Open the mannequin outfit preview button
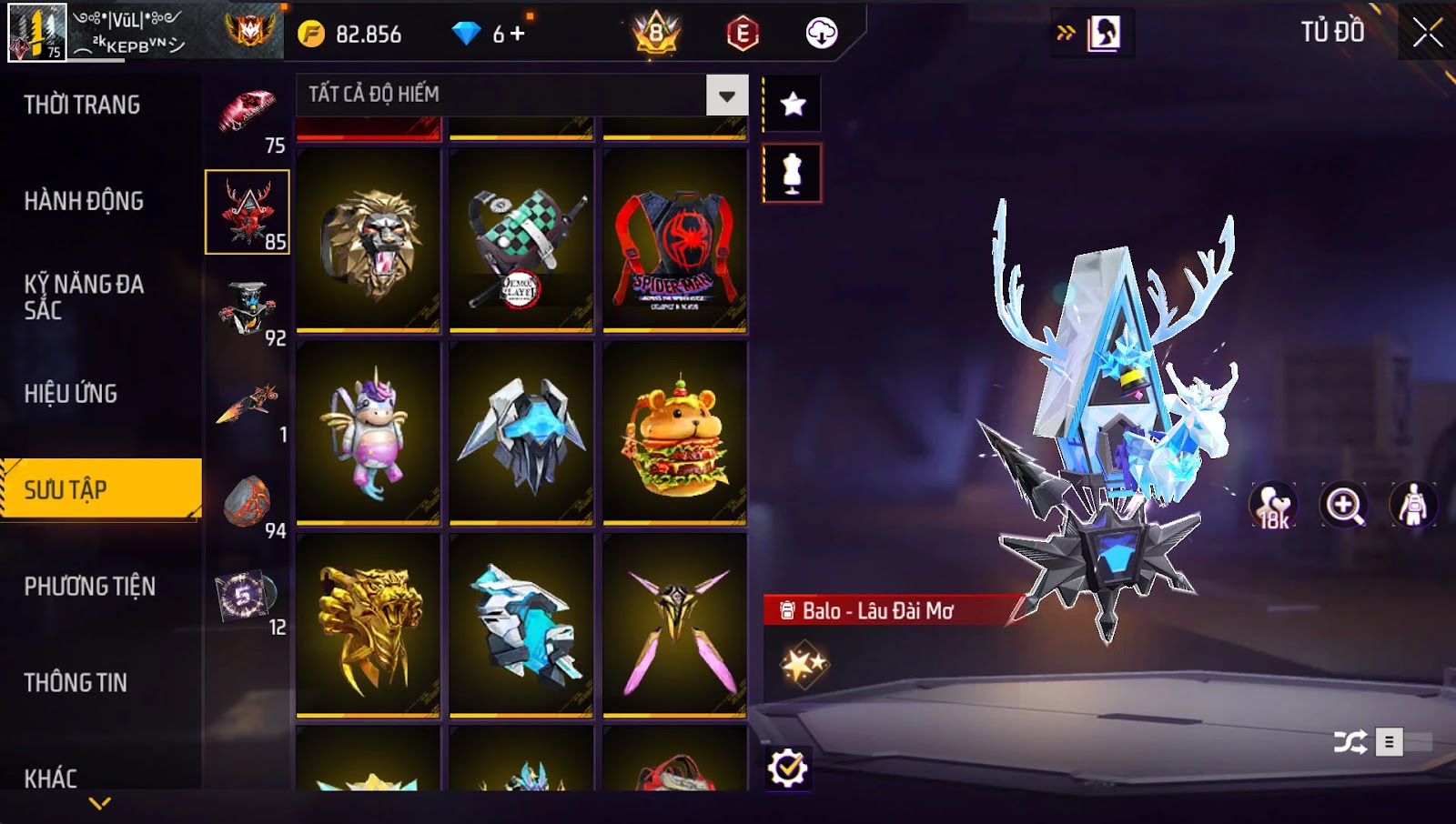Image resolution: width=1456 pixels, height=824 pixels. 792,173
